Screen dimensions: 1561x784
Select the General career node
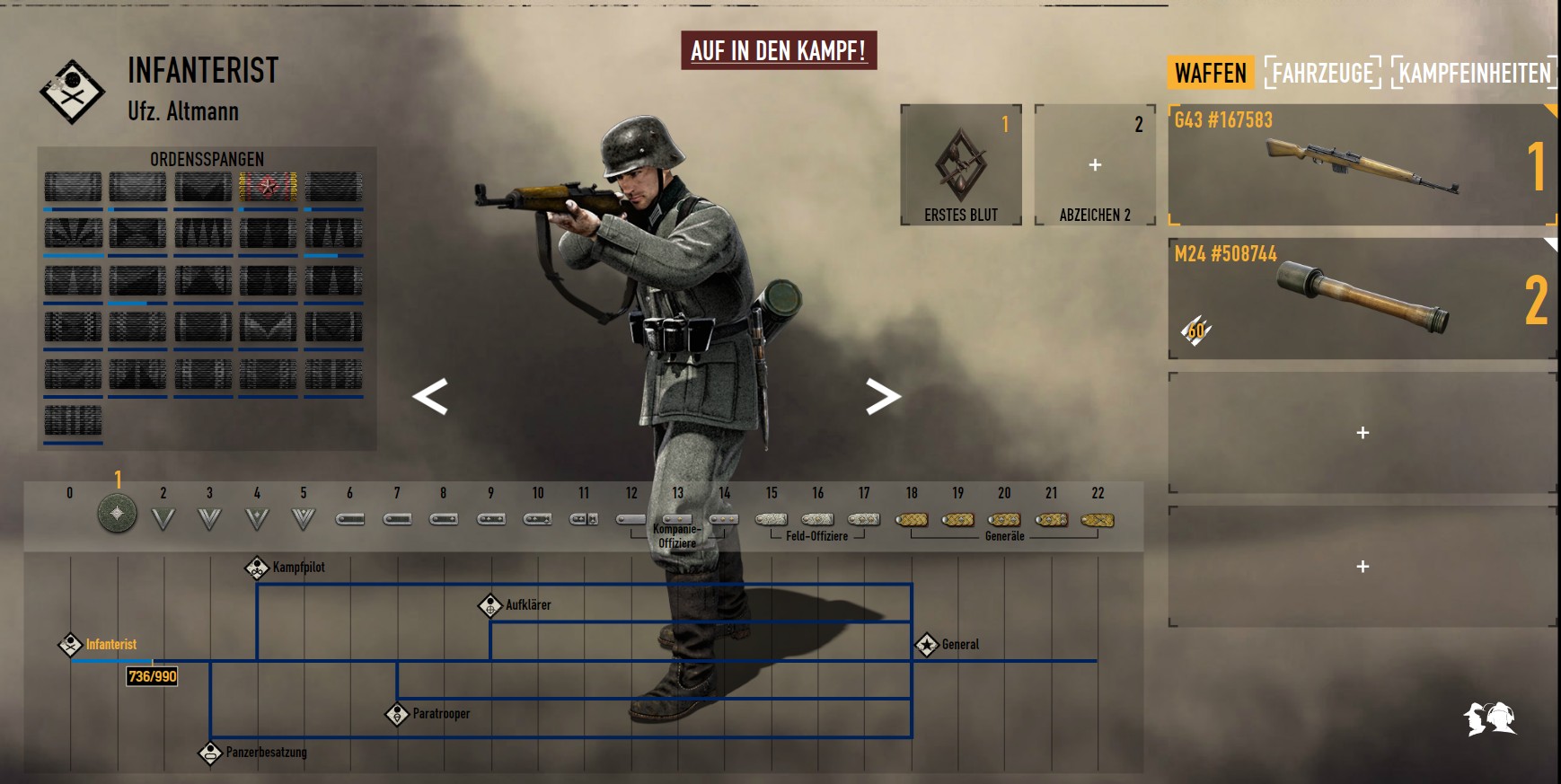pyautogui.click(x=925, y=643)
